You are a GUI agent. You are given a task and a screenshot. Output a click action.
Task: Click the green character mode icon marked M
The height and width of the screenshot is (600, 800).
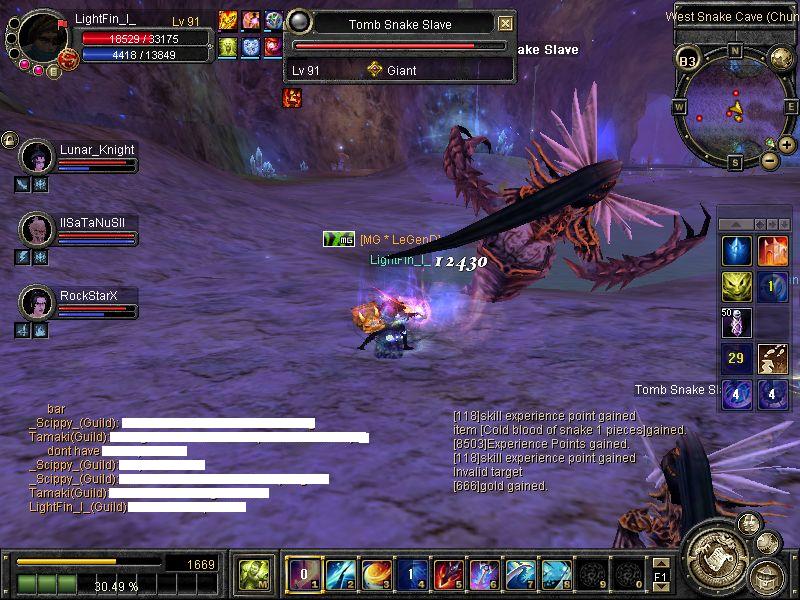point(253,573)
